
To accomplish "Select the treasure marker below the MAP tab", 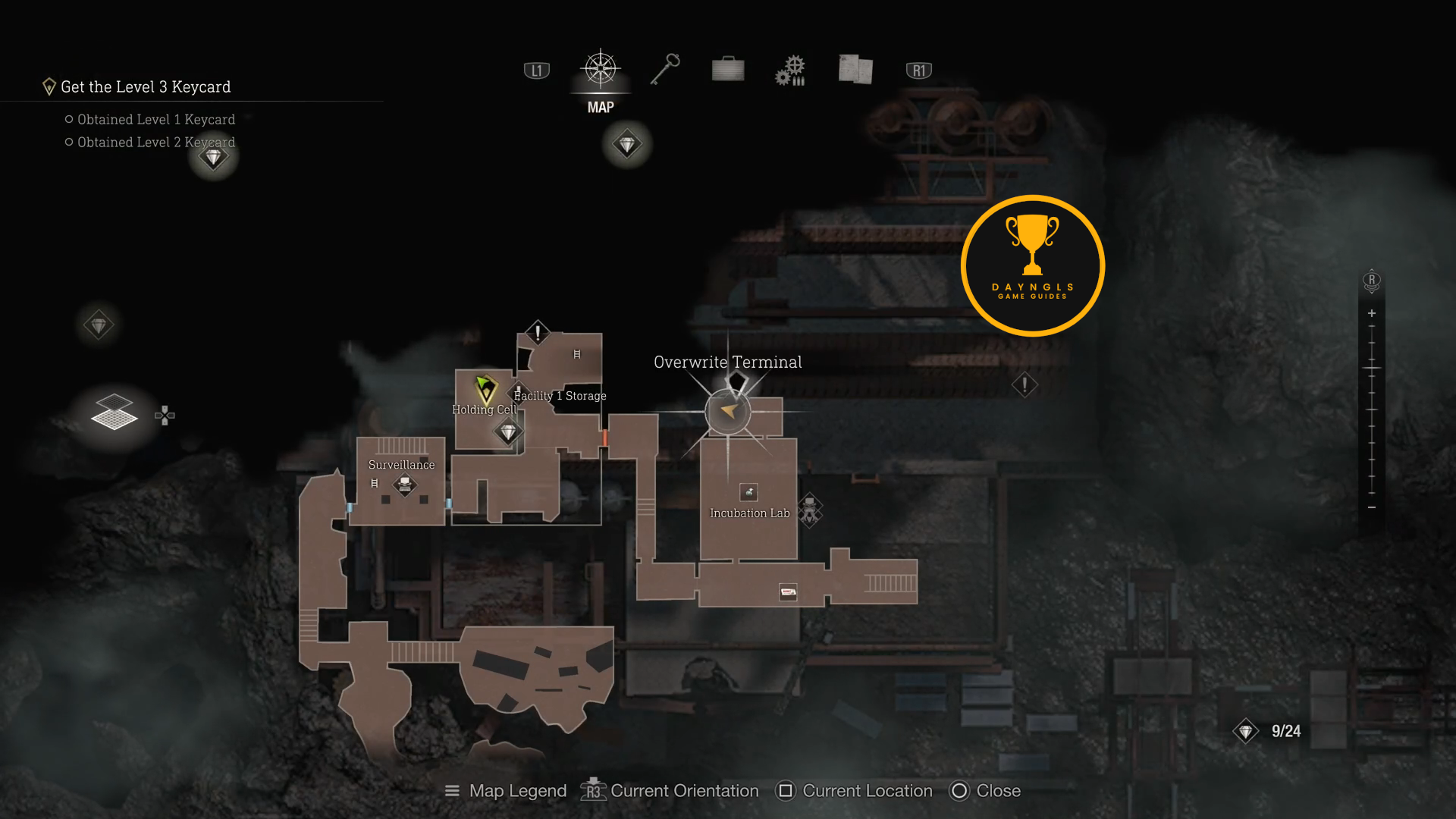I will pyautogui.click(x=627, y=144).
